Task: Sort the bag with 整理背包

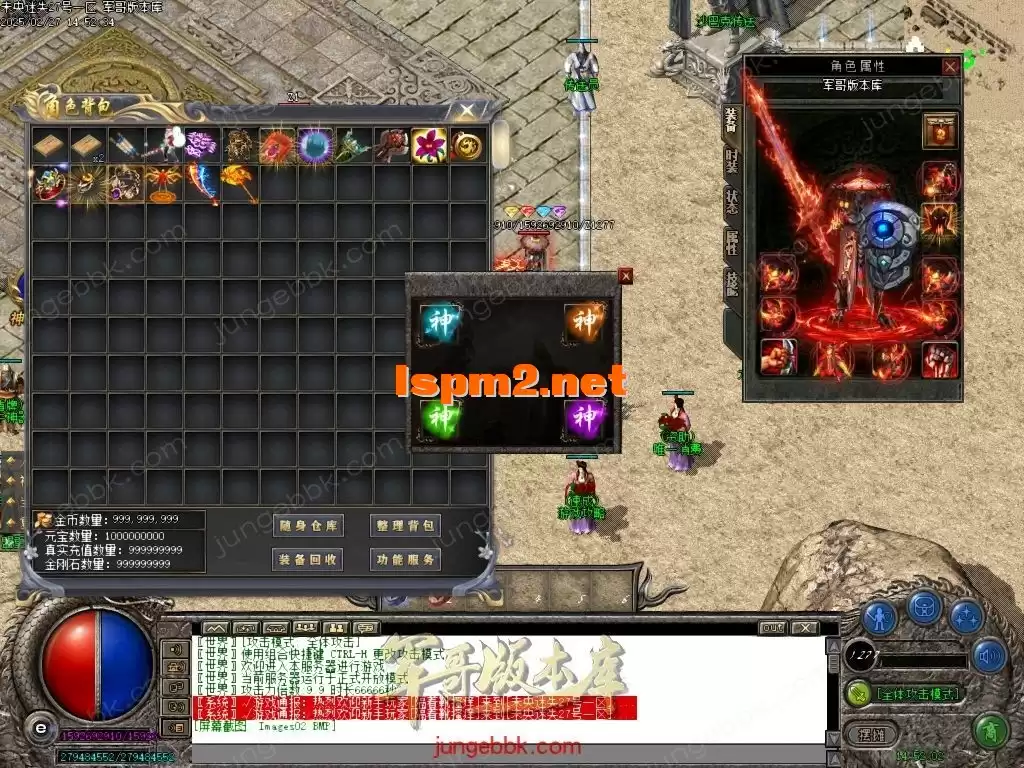Action: [x=405, y=526]
